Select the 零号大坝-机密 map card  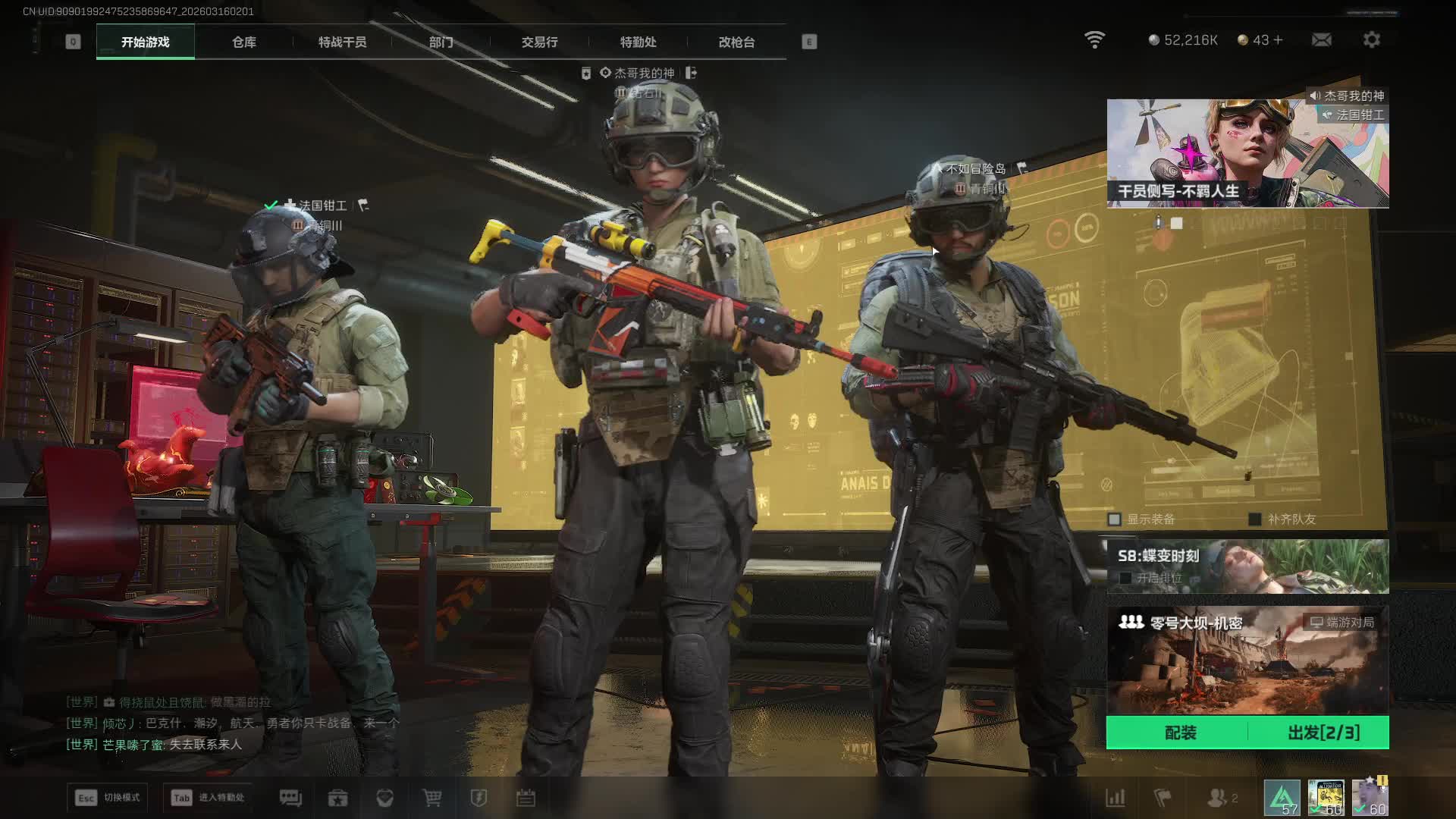click(1247, 660)
